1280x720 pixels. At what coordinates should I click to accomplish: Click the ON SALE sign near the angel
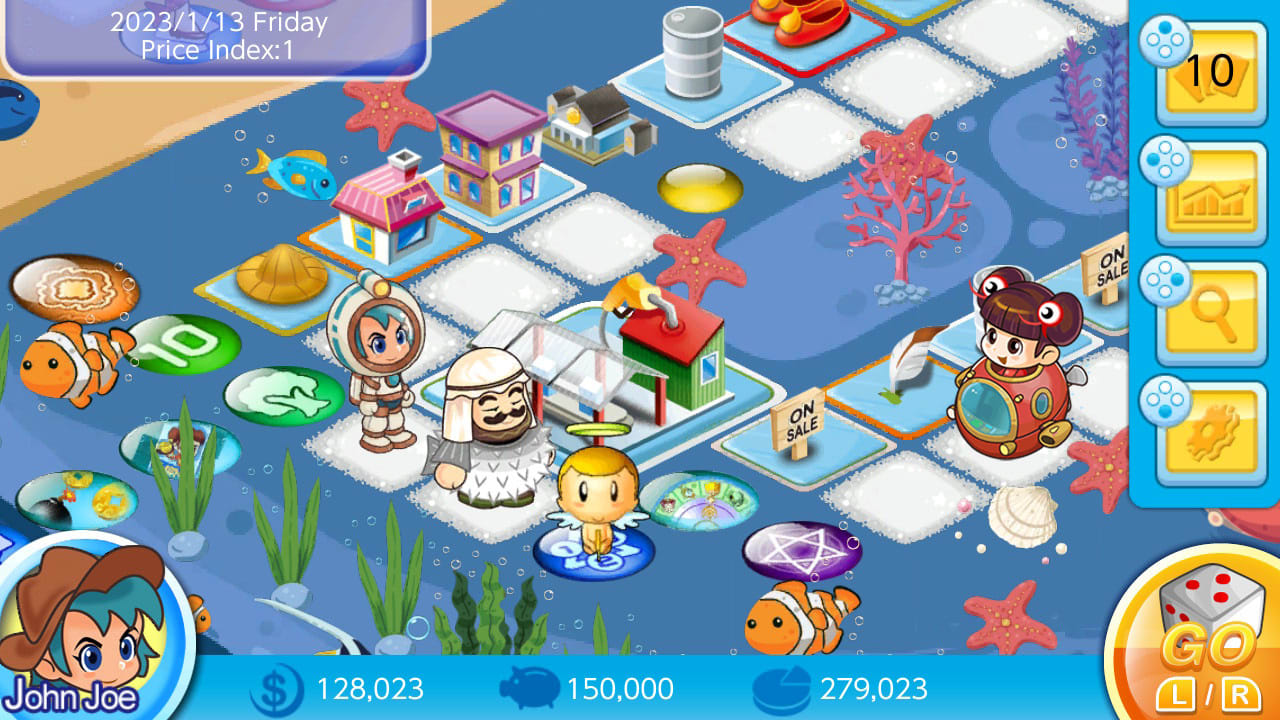798,421
